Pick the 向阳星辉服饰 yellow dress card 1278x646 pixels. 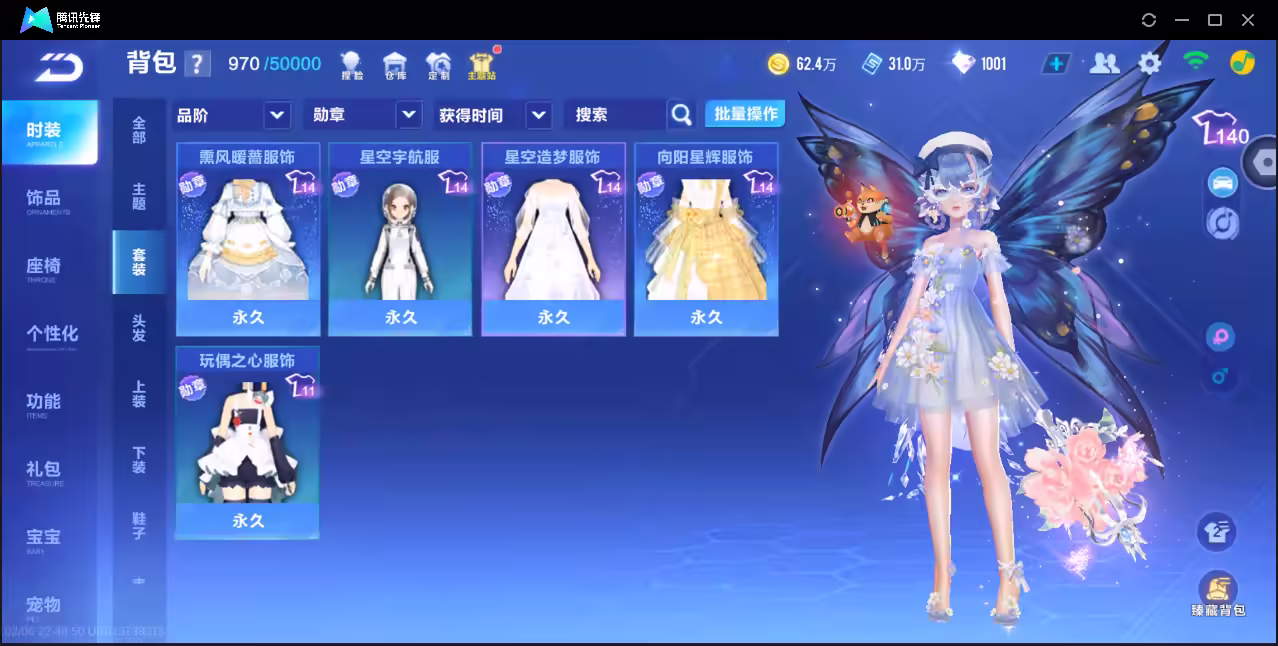click(706, 238)
